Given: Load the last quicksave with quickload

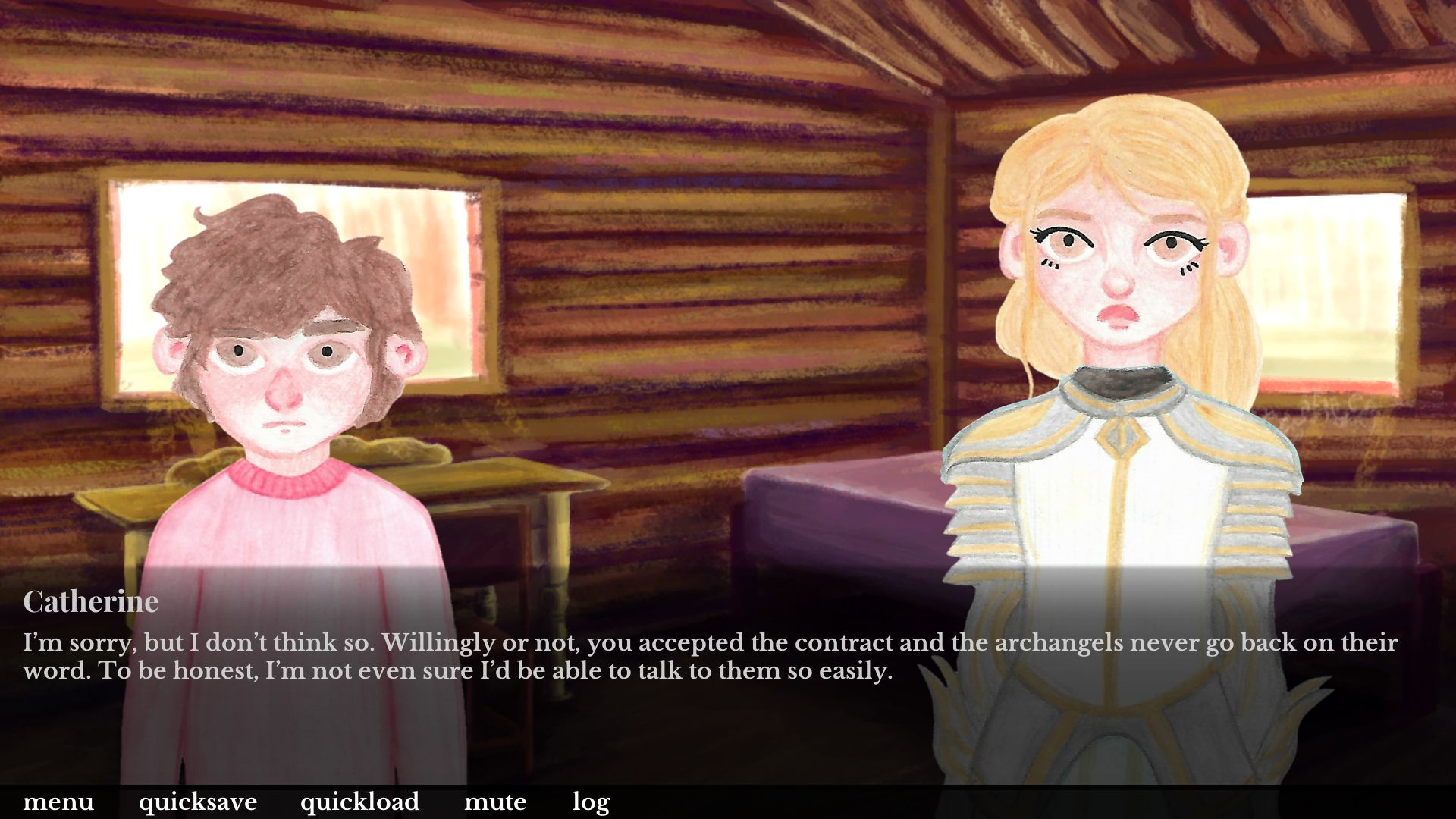Looking at the screenshot, I should (x=359, y=802).
